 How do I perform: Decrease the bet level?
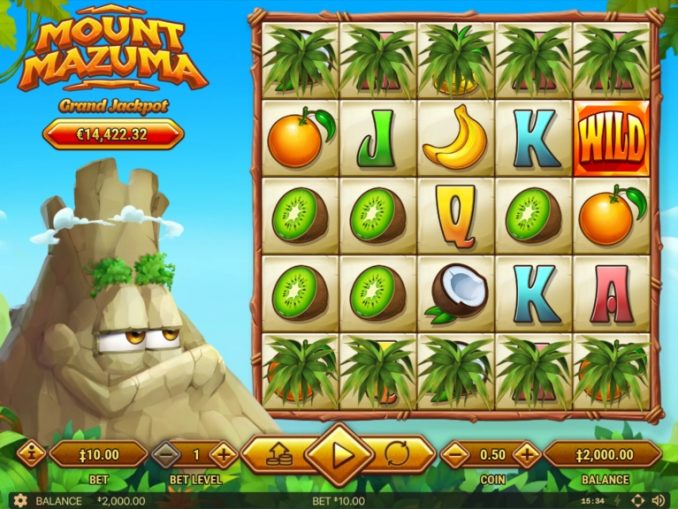pos(166,455)
